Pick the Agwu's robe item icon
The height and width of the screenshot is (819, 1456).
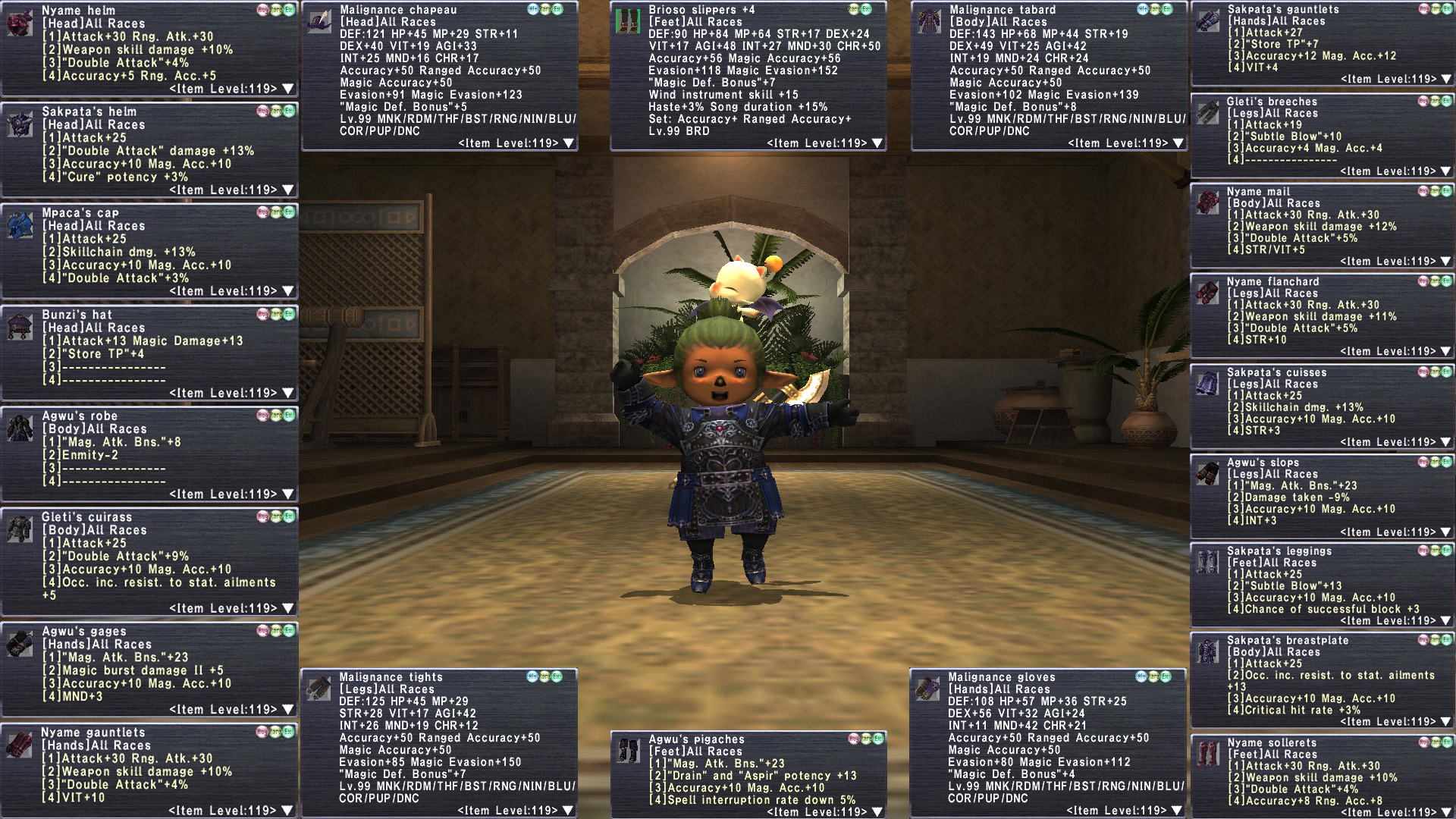[20, 428]
